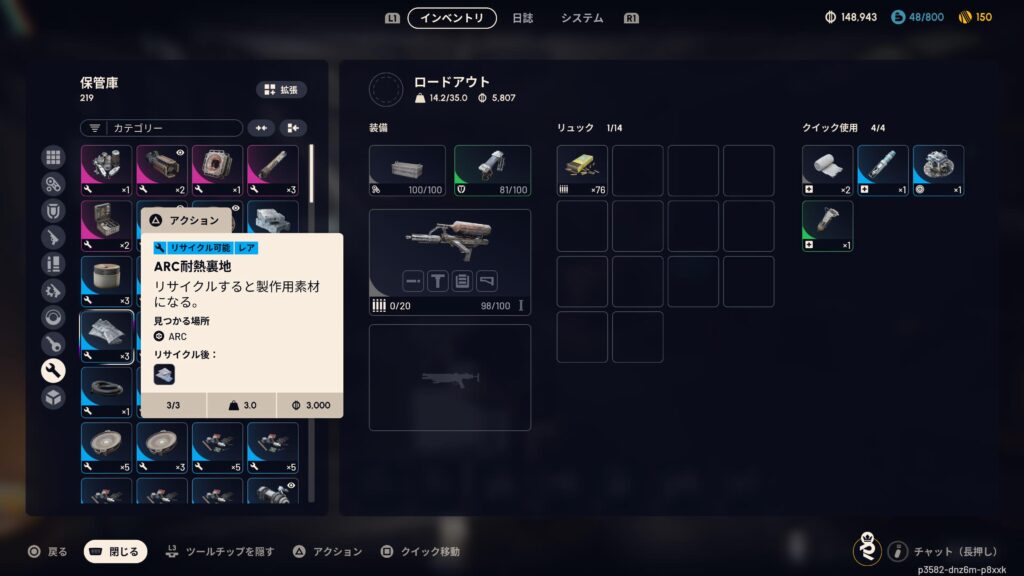Select the key category filter icon
The width and height of the screenshot is (1024, 576).
53,344
